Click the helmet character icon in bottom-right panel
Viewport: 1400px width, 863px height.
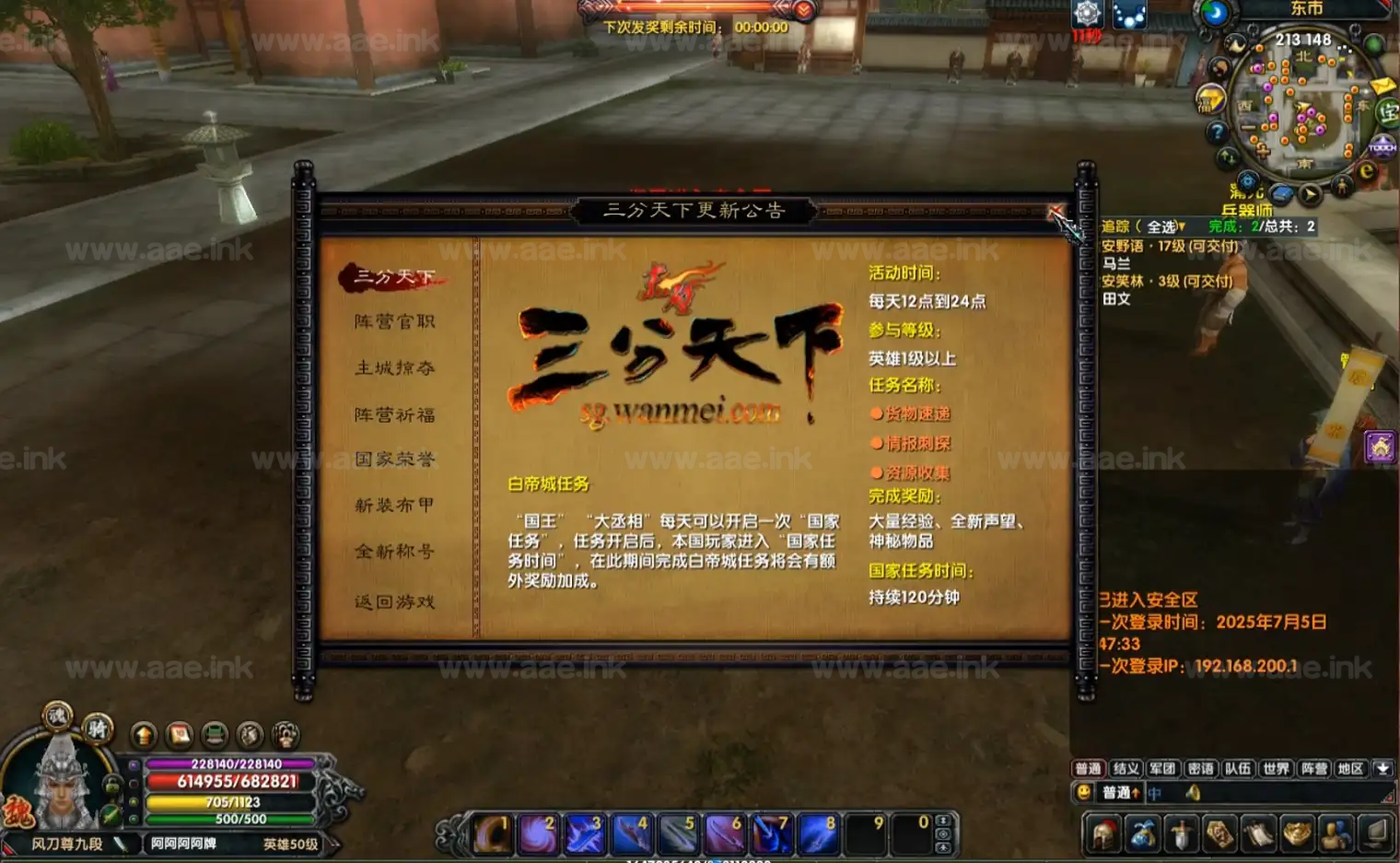(x=1102, y=836)
